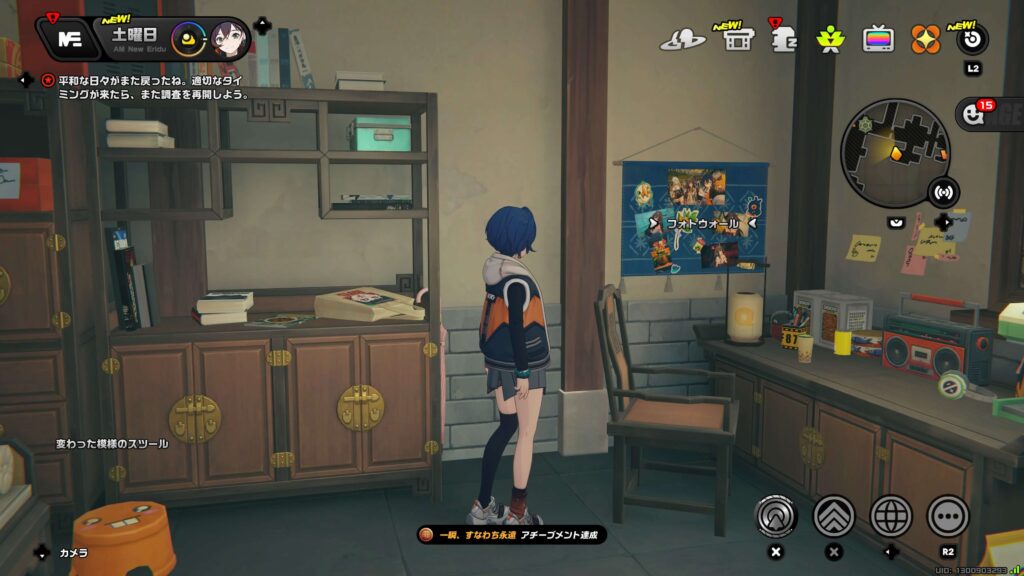1024x576 pixels.
Task: Click the double chevron button
Action: [834, 516]
